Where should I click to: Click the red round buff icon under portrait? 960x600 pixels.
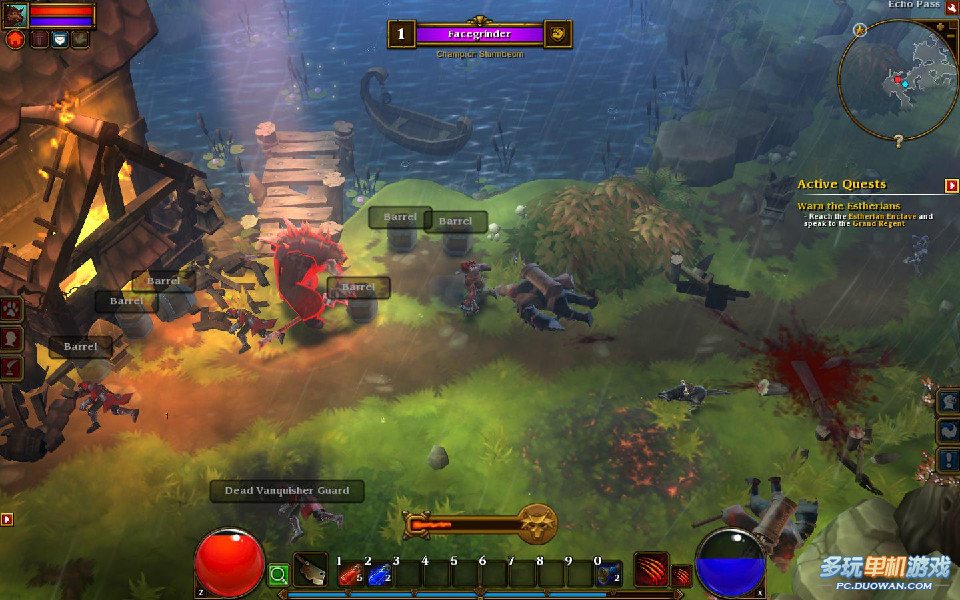(15, 40)
